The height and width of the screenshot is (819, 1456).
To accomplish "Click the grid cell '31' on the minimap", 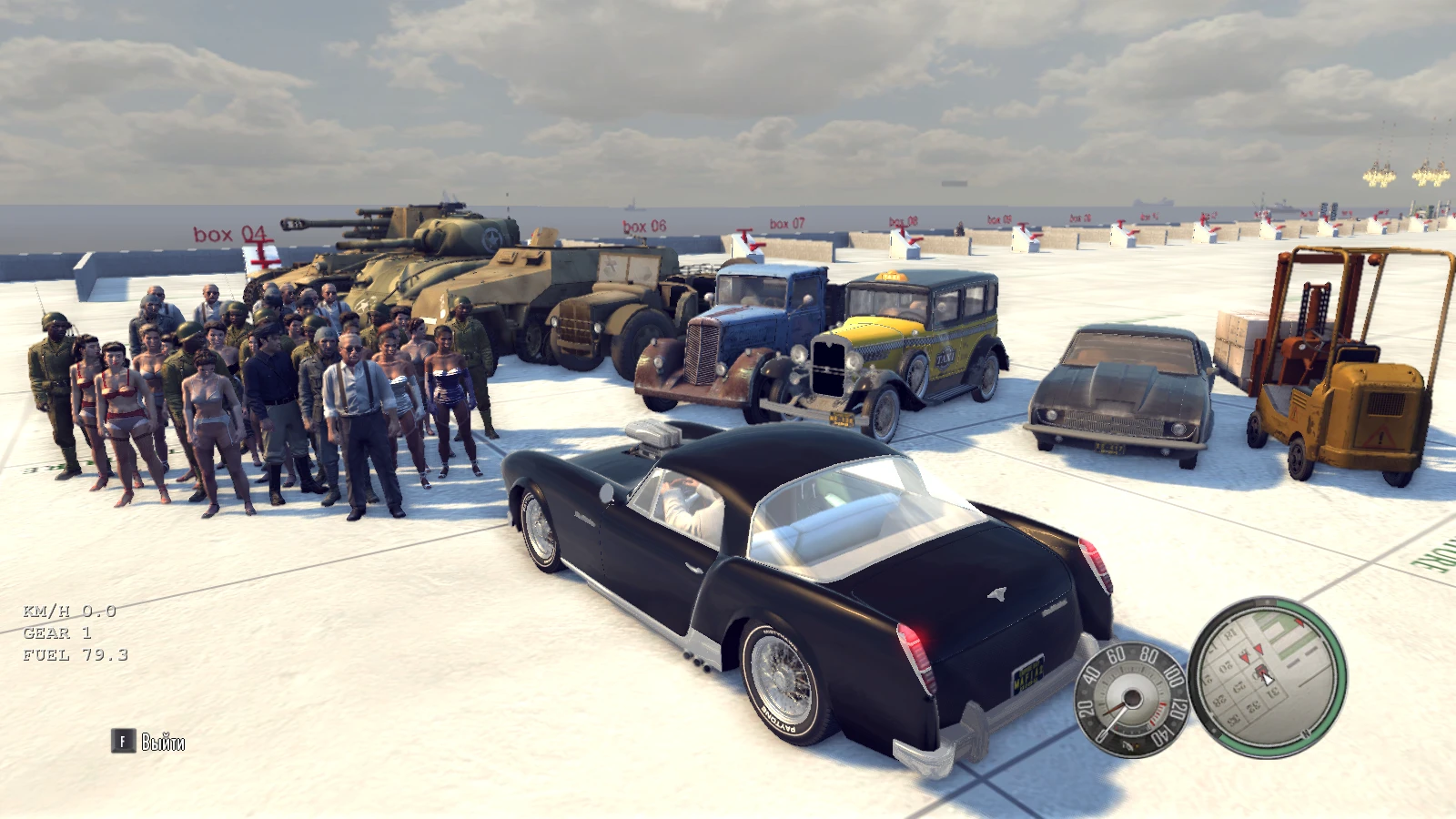I will pyautogui.click(x=1271, y=692).
